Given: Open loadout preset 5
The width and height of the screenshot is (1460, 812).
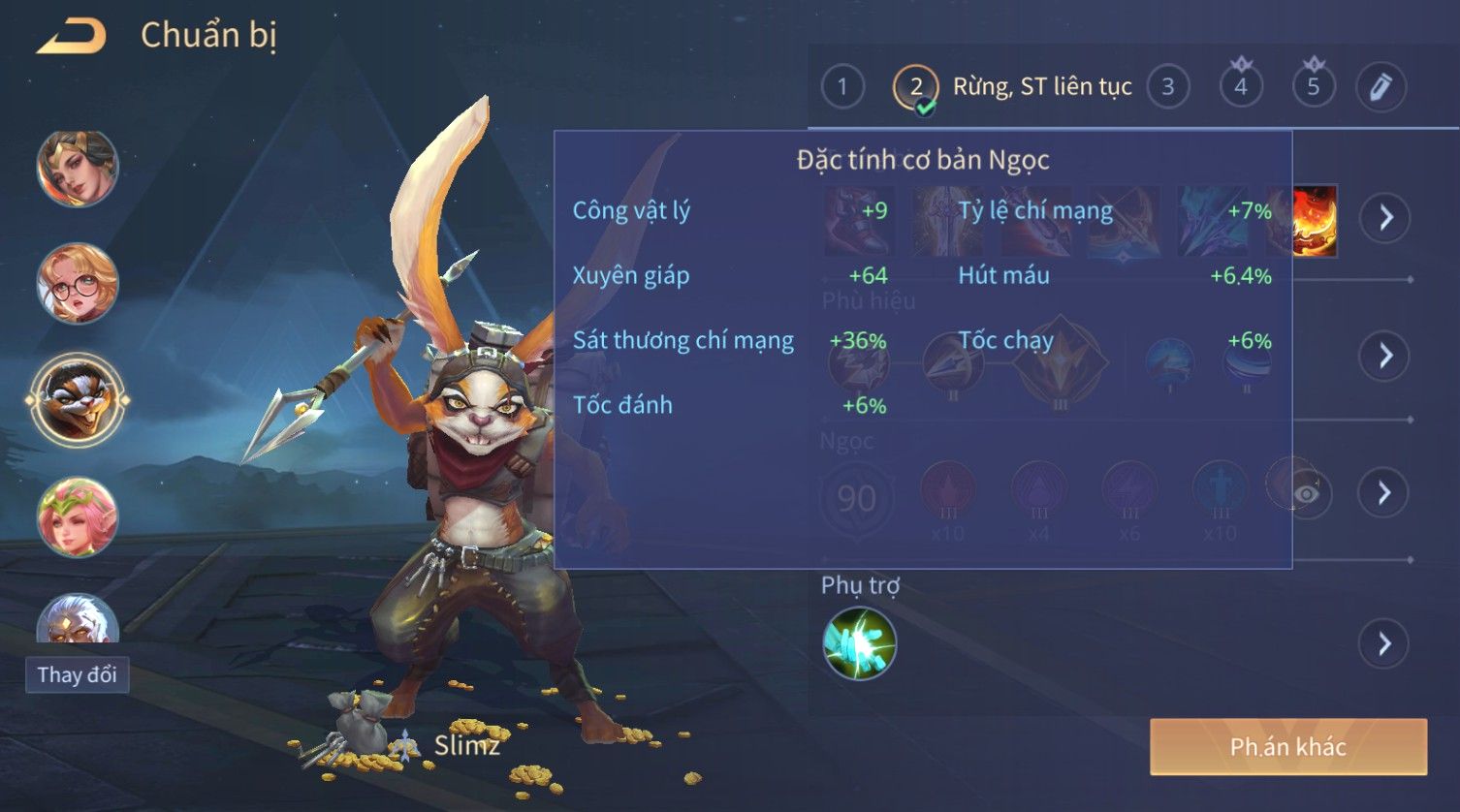Looking at the screenshot, I should (x=1313, y=87).
